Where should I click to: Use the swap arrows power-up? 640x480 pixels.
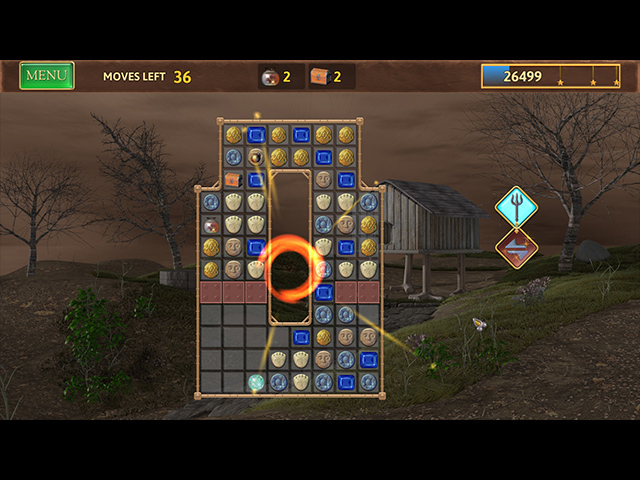coord(516,249)
